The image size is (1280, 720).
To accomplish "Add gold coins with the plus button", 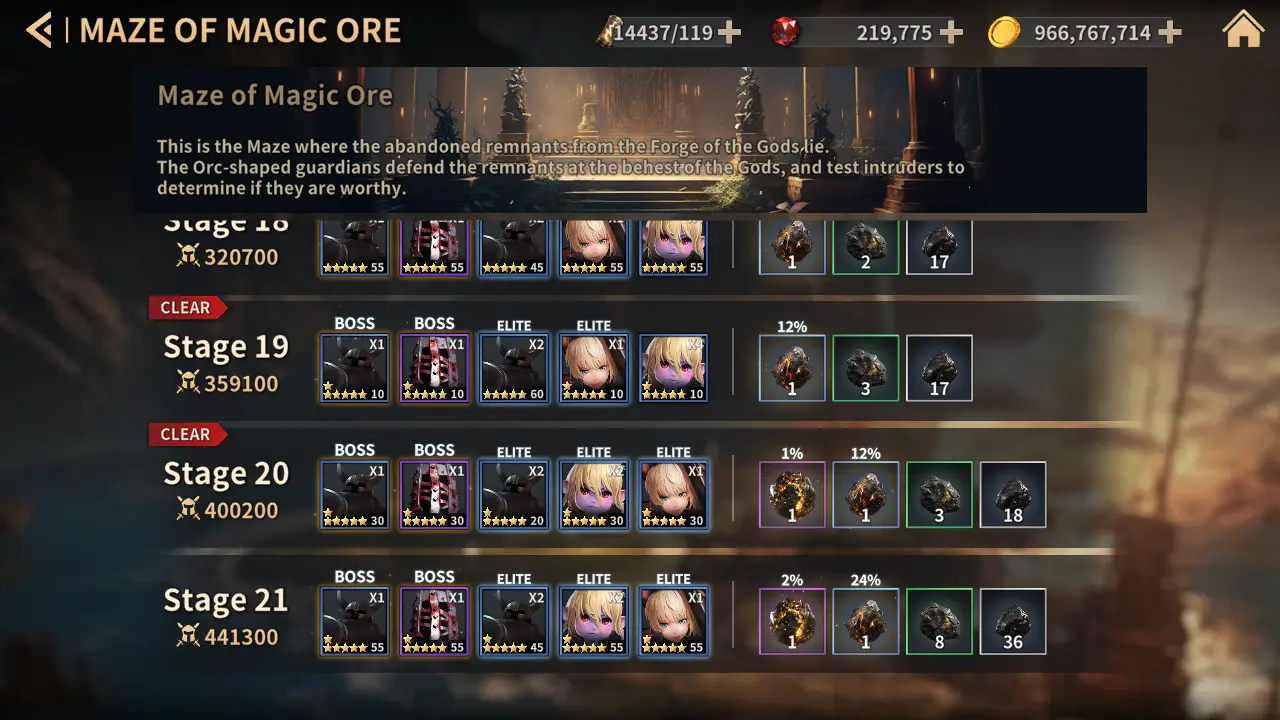I will coord(1170,33).
